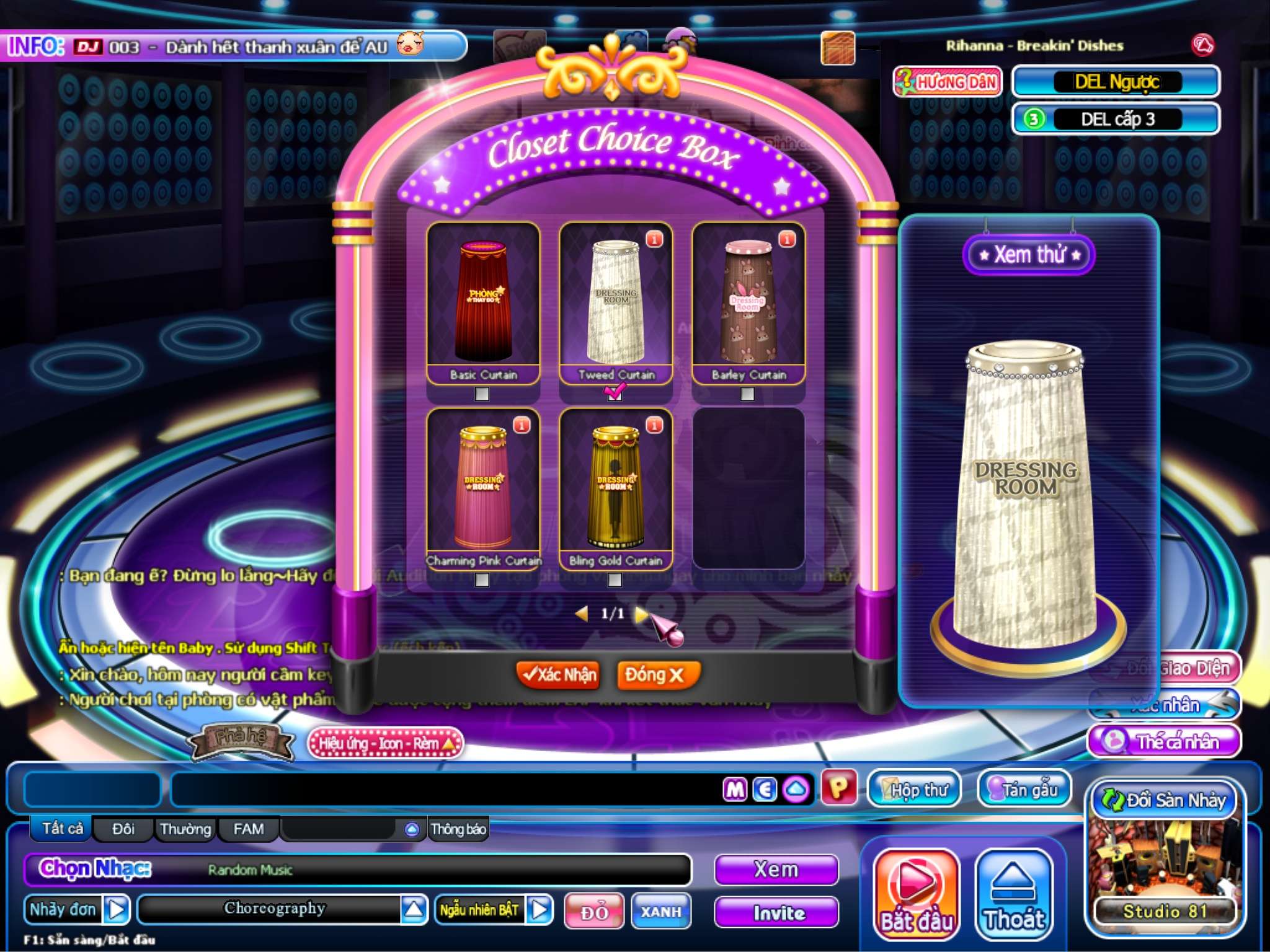Choose the ĐỎ red team button

point(593,911)
